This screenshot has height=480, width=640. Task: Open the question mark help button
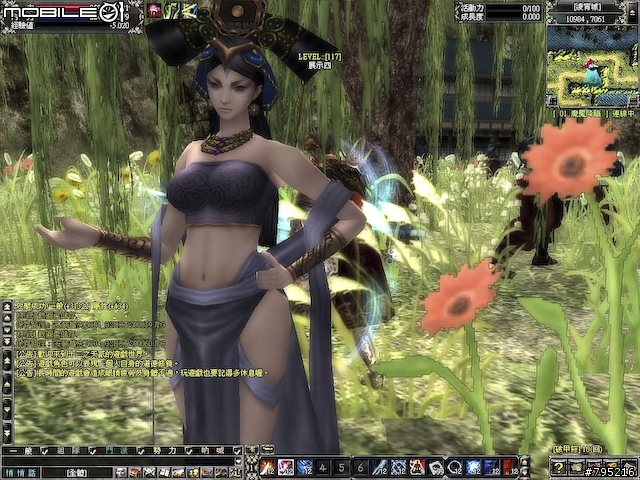(558, 467)
